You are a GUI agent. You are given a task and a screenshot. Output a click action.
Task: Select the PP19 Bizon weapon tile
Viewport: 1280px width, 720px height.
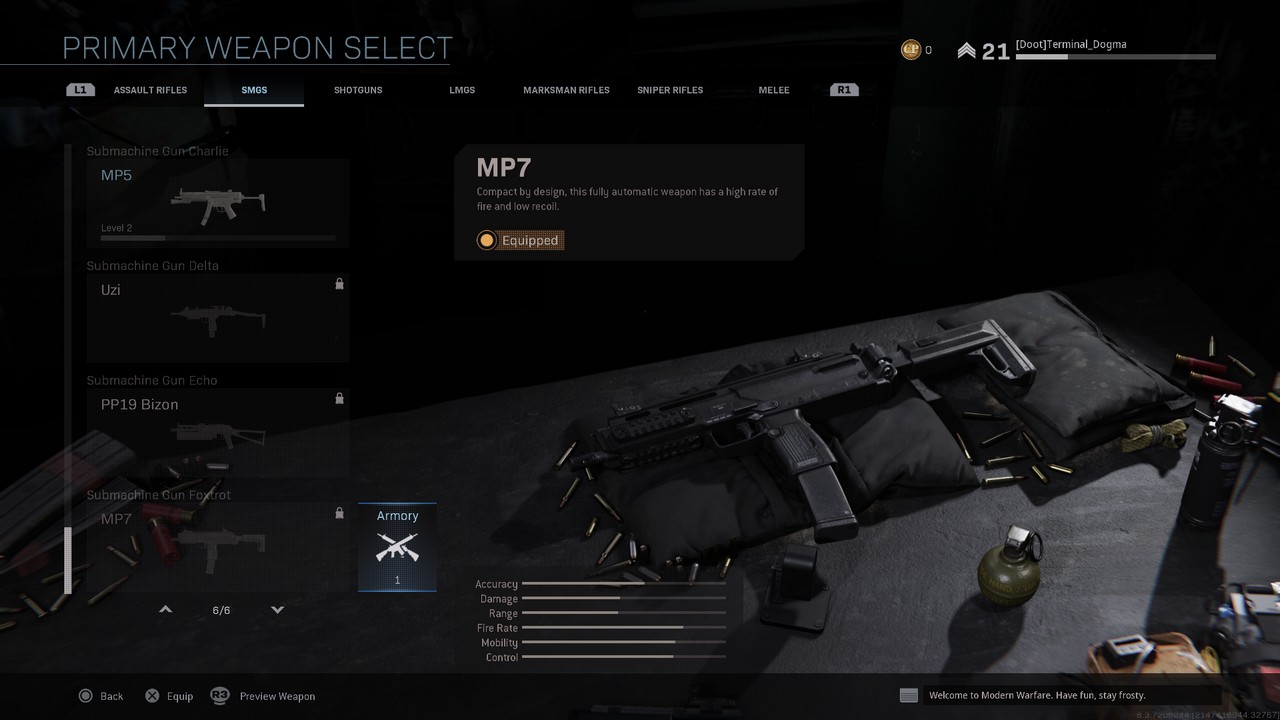[x=217, y=432]
